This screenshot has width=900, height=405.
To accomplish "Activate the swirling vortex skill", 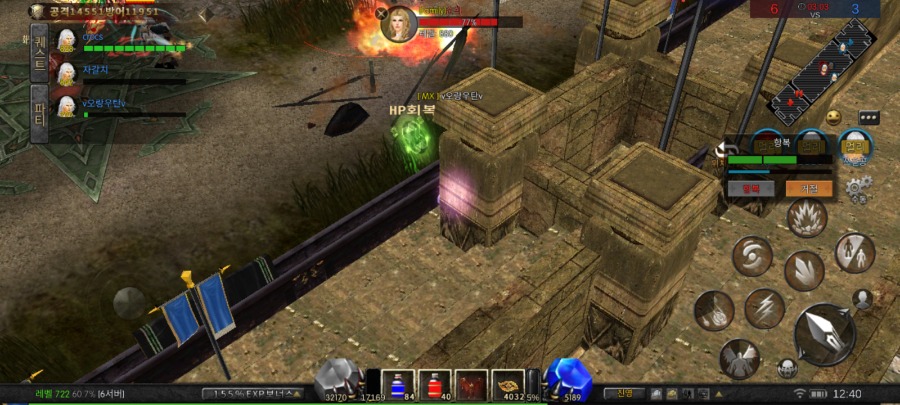I will click(752, 256).
